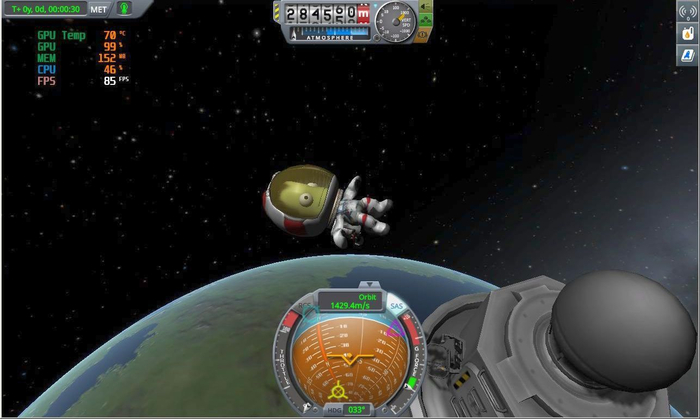Toggle the SAS indicator on the navball
The width and height of the screenshot is (700, 419).
click(x=397, y=305)
